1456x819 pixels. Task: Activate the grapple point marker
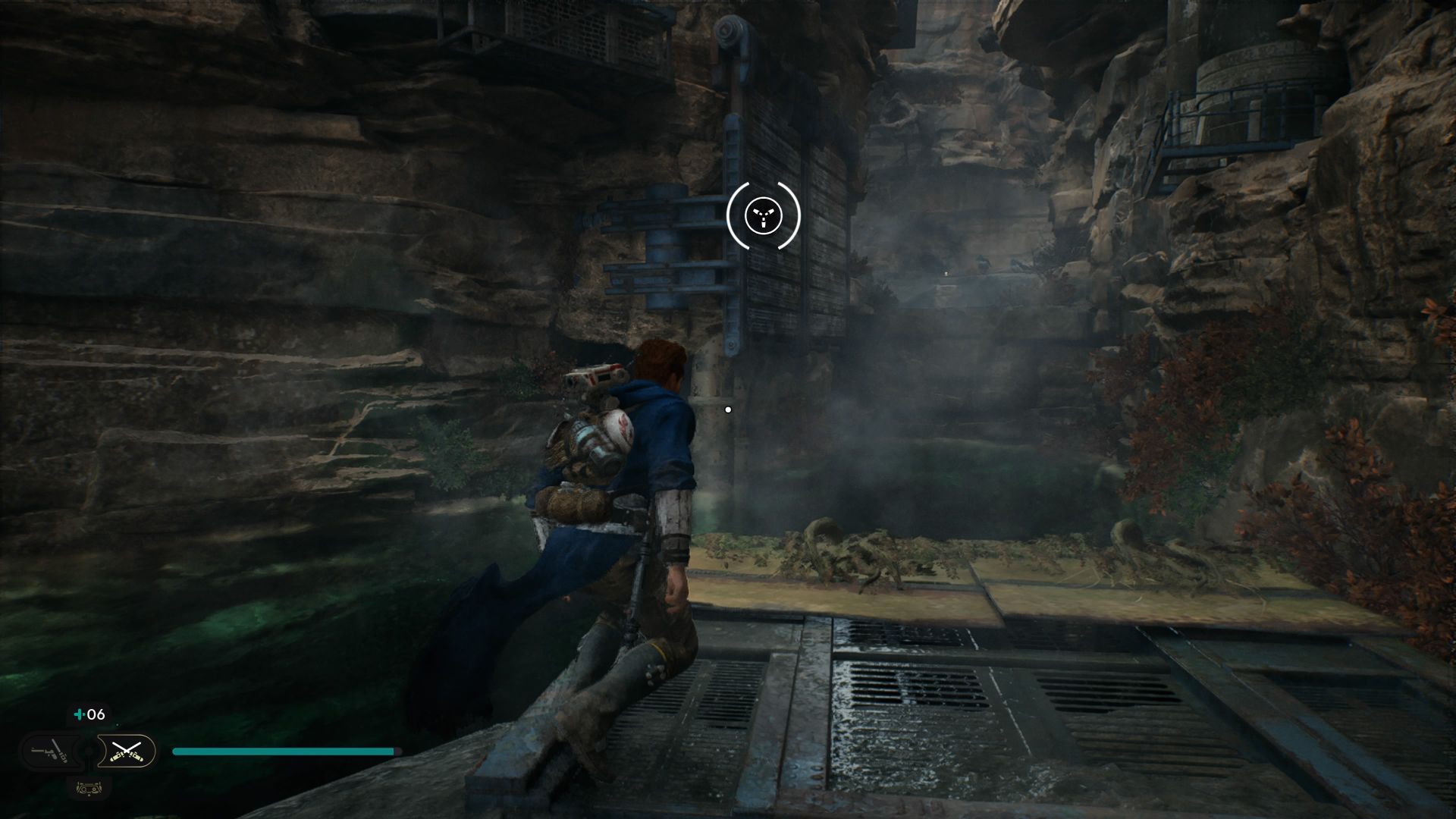click(763, 216)
